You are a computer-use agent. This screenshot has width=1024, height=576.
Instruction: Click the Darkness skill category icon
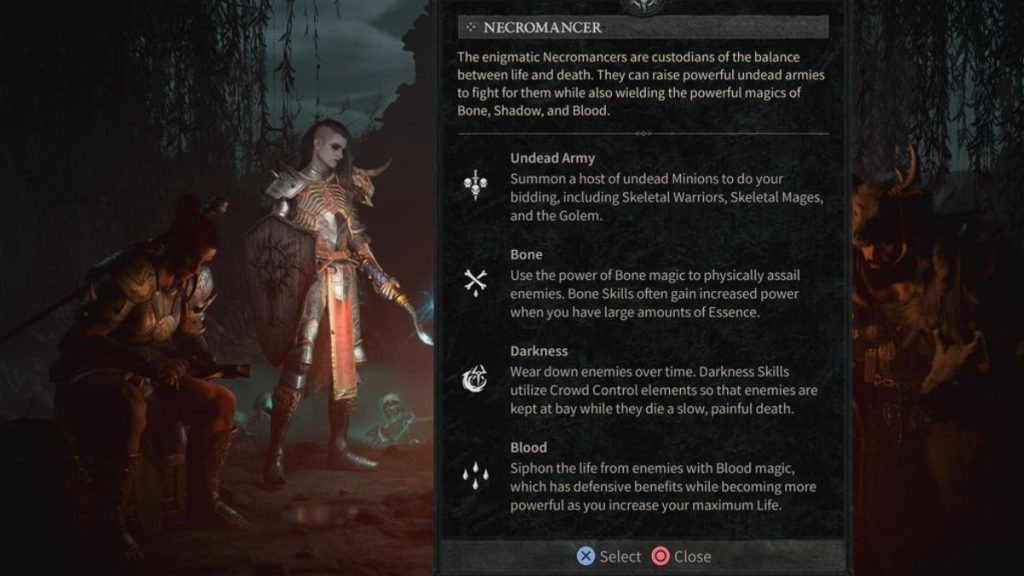[x=475, y=380]
